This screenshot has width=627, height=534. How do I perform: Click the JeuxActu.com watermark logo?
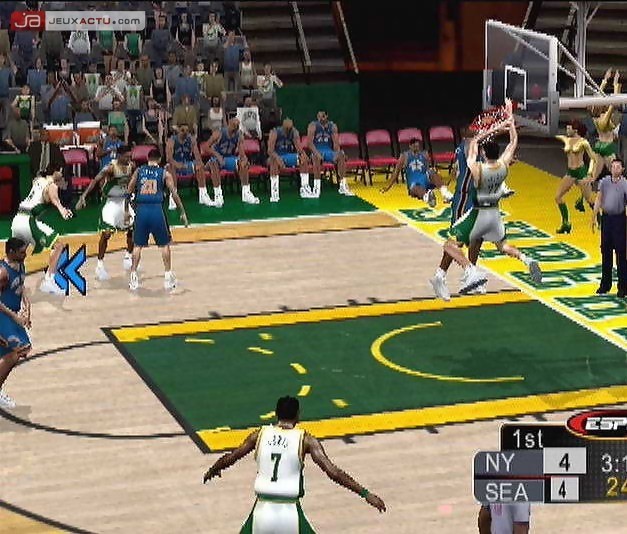[x=77, y=20]
